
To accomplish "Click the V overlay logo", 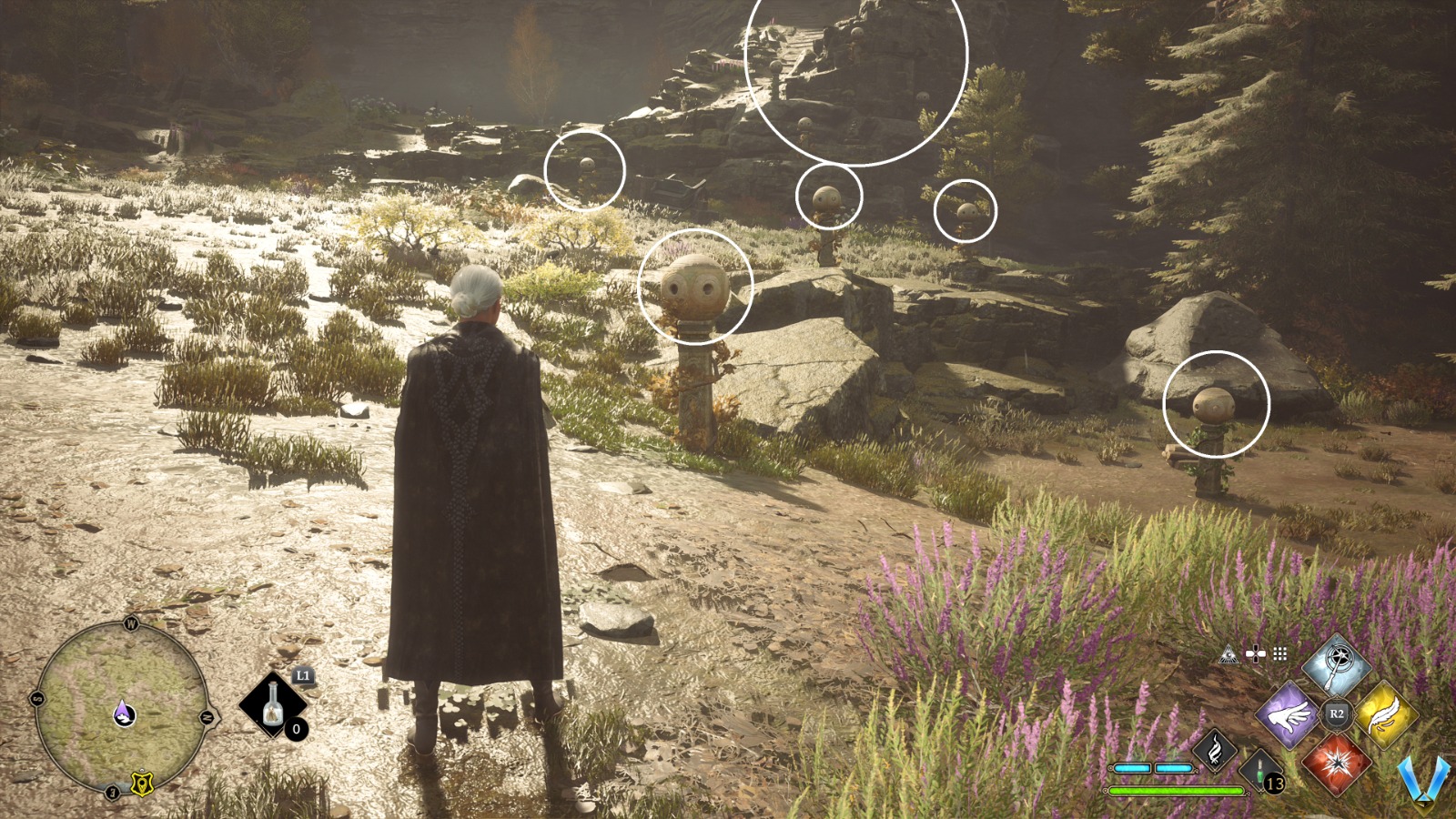I will [x=1423, y=781].
